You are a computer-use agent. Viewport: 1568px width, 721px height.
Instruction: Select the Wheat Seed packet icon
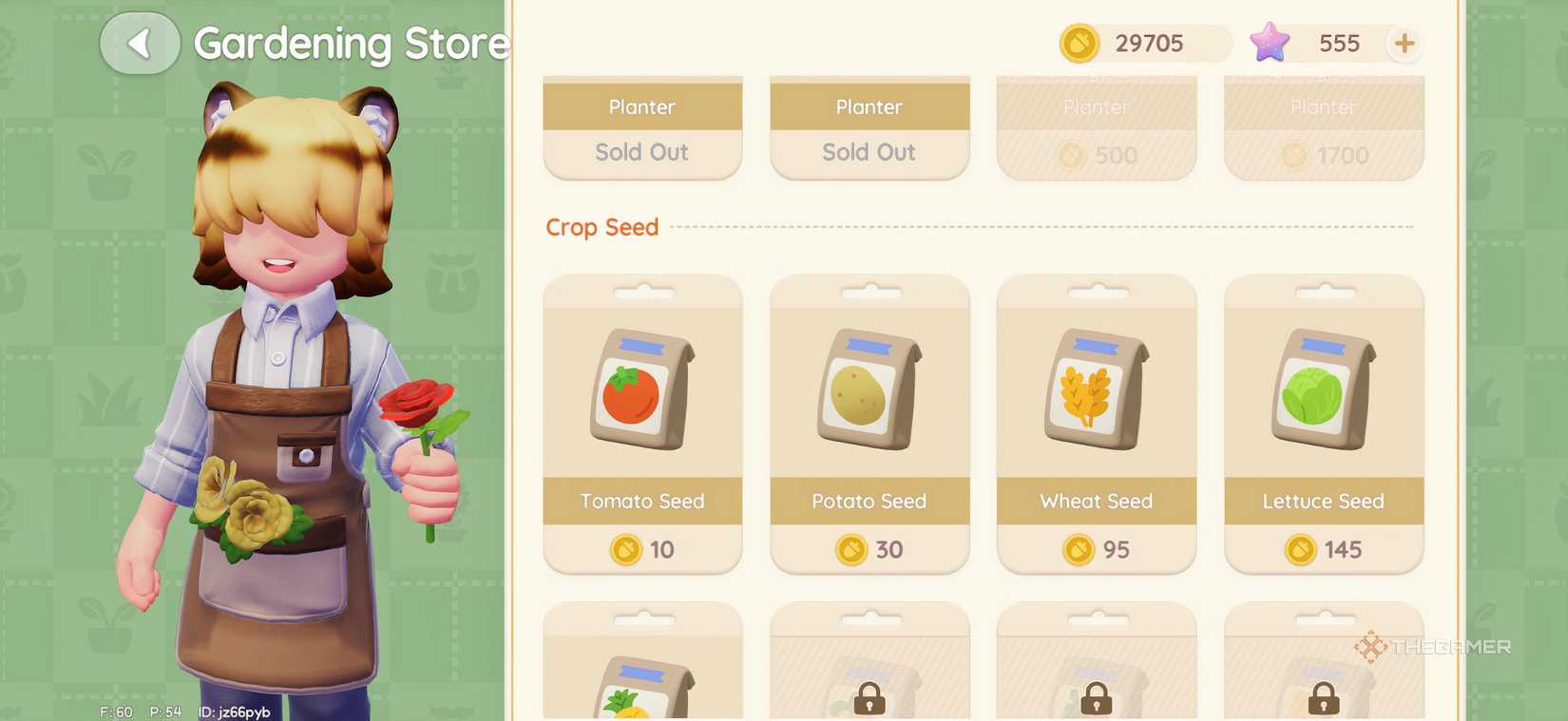[1095, 389]
